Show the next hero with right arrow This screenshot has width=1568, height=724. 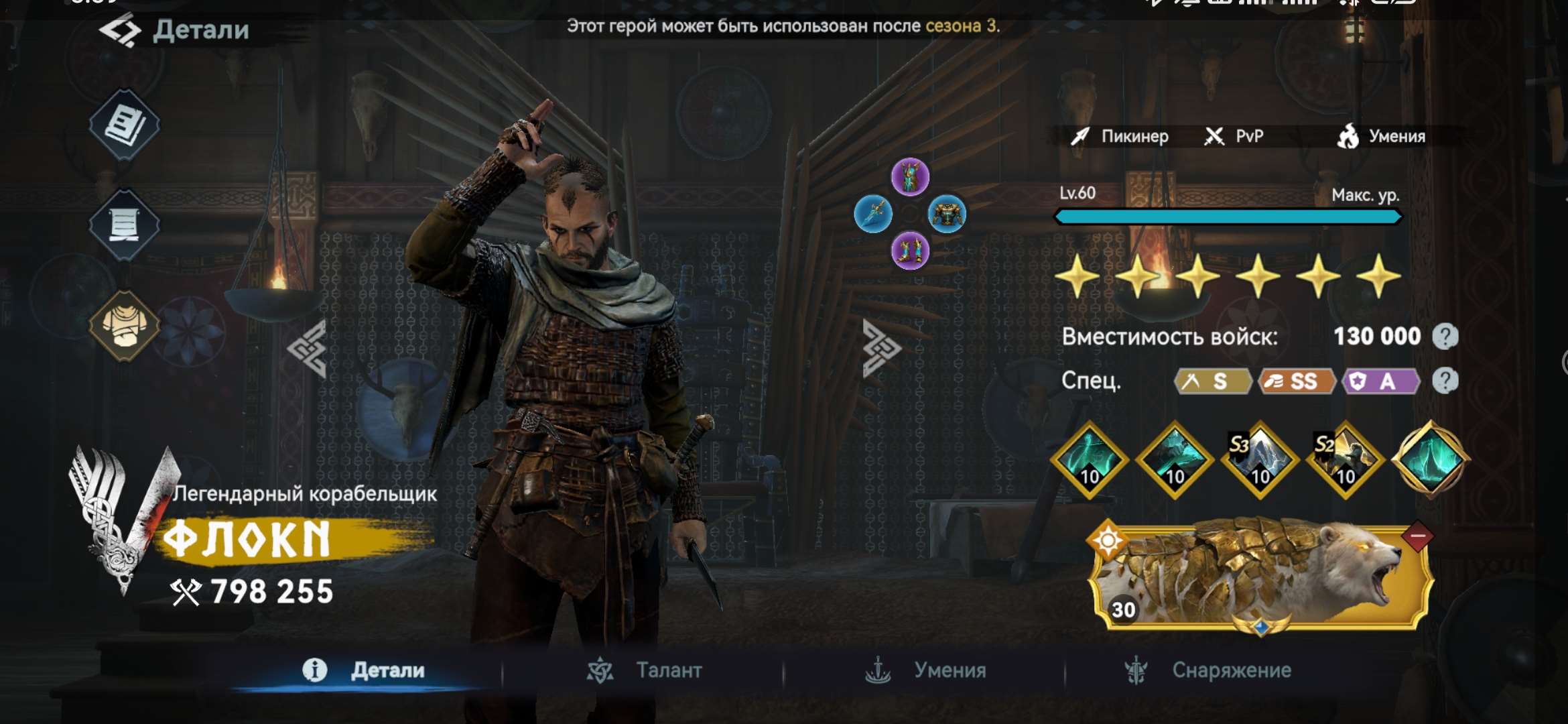tap(881, 349)
